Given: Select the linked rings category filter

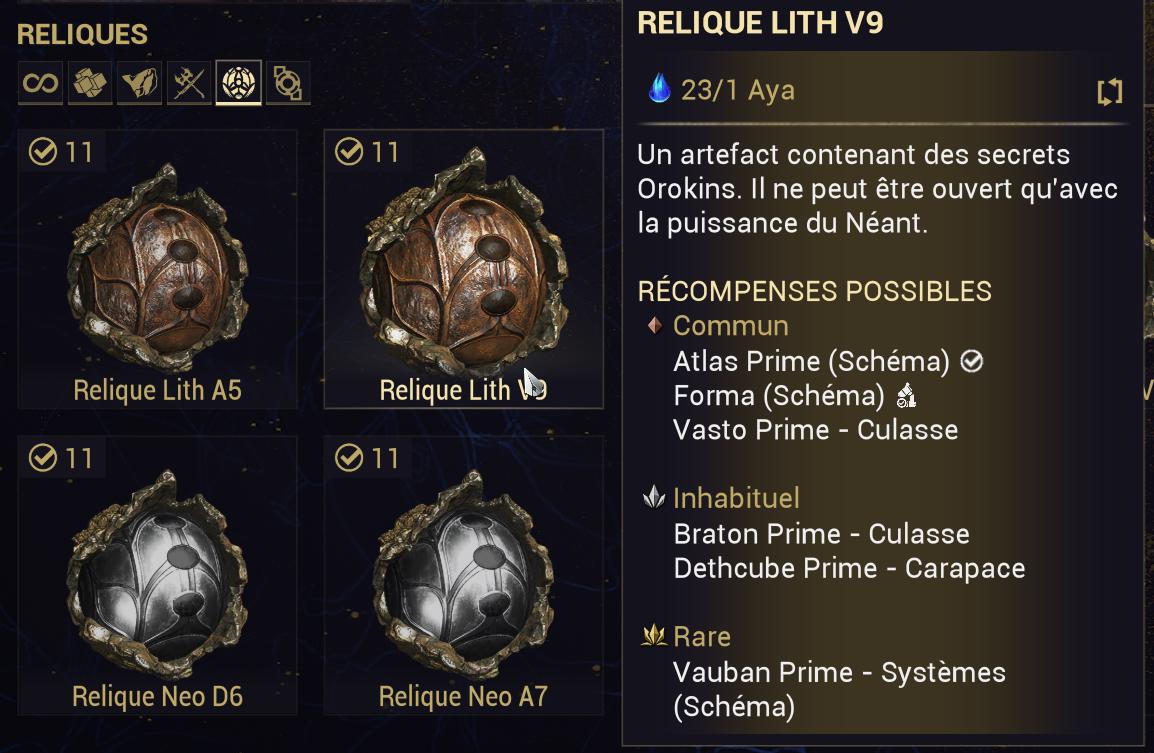Looking at the screenshot, I should click(x=287, y=83).
